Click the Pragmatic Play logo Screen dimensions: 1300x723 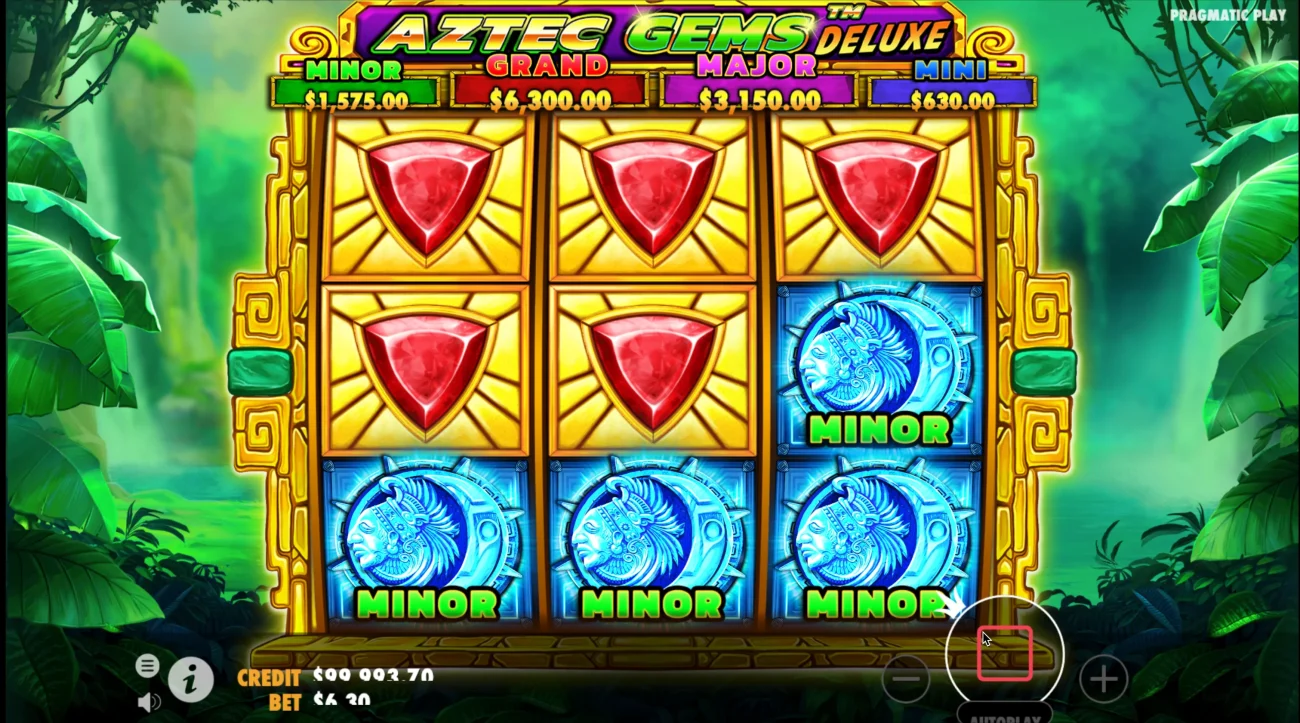(x=1230, y=15)
